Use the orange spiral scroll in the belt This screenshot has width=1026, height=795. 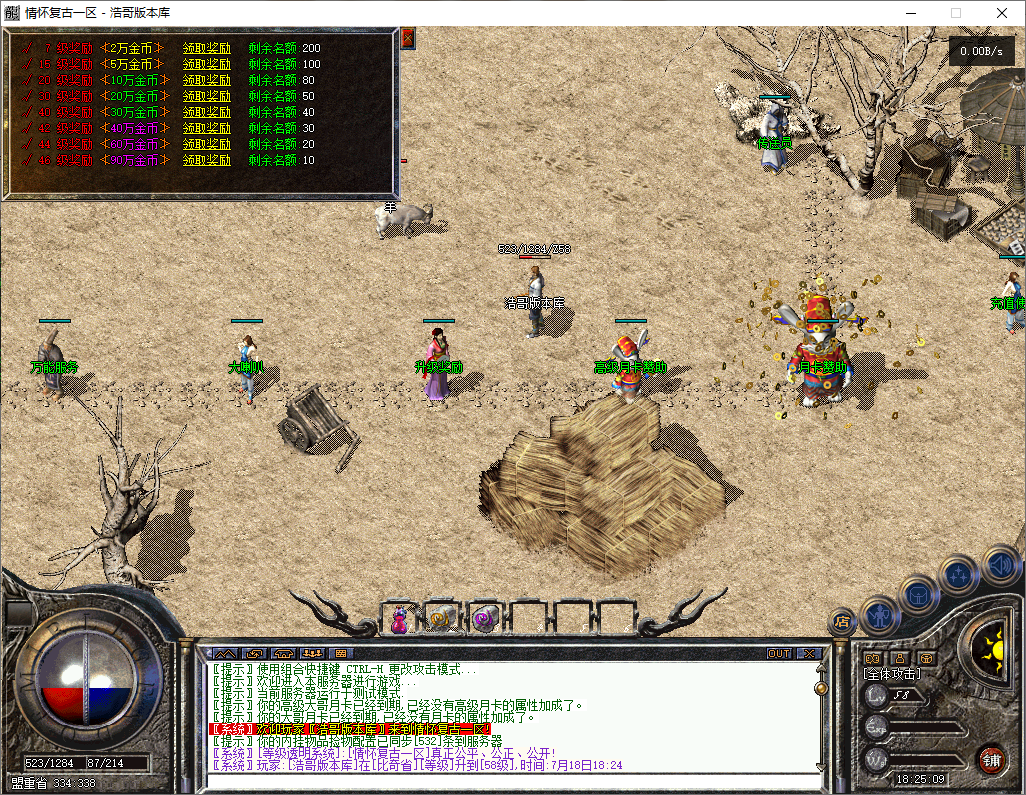click(442, 620)
